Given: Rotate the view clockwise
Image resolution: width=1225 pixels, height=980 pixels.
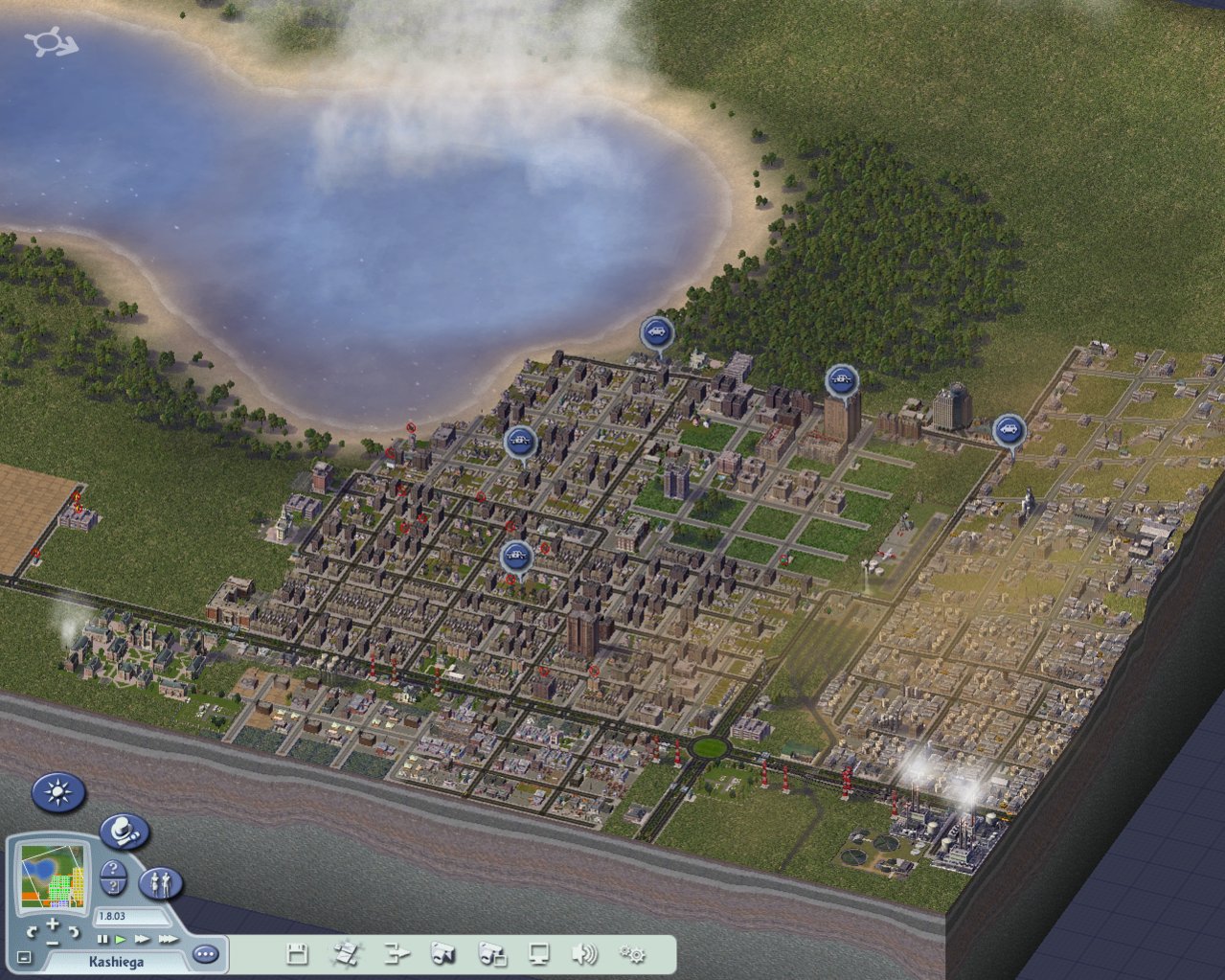Looking at the screenshot, I should pos(74,931).
